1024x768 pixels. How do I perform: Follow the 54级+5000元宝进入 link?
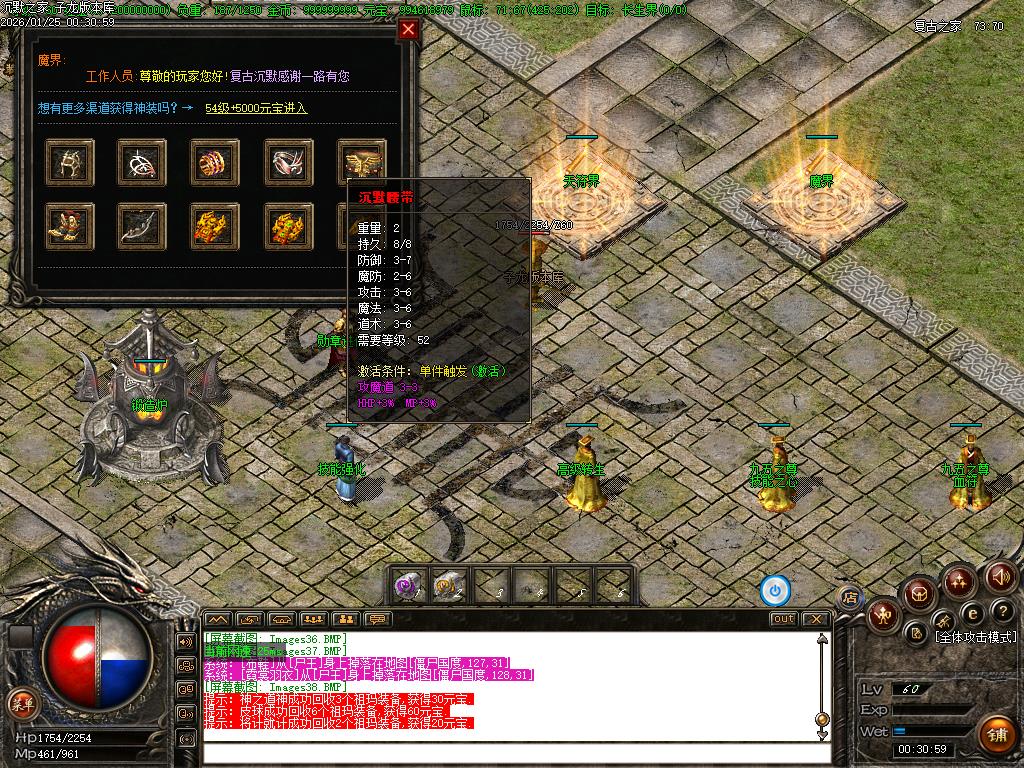256,108
